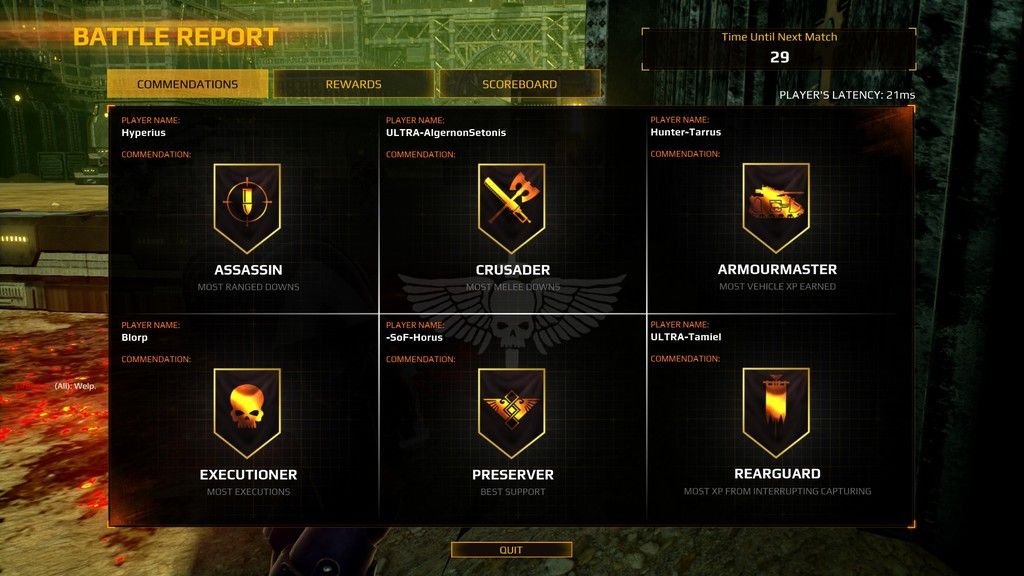
Task: Click player name -SoF-Horus
Action: (x=414, y=337)
